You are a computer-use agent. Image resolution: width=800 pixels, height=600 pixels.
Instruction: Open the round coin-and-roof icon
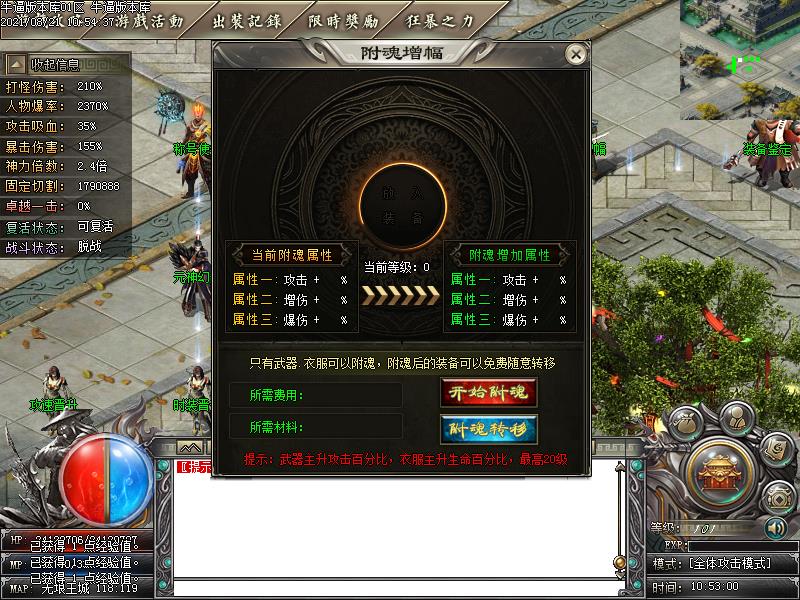click(x=776, y=497)
